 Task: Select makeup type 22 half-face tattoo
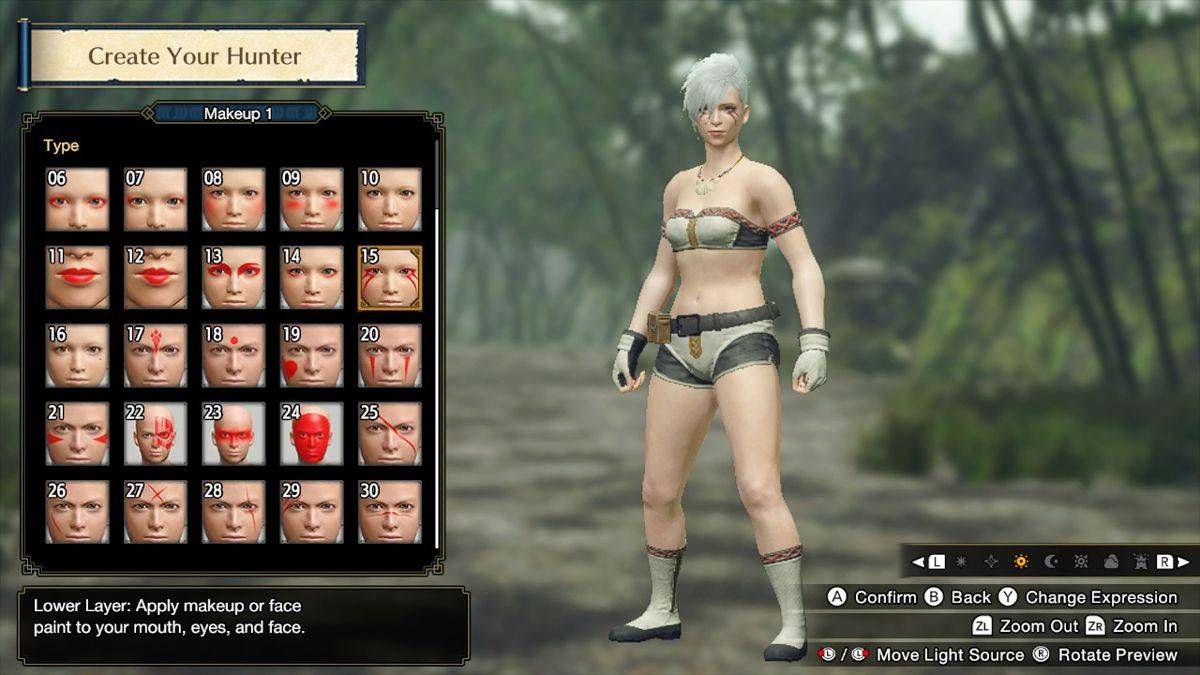(x=155, y=433)
